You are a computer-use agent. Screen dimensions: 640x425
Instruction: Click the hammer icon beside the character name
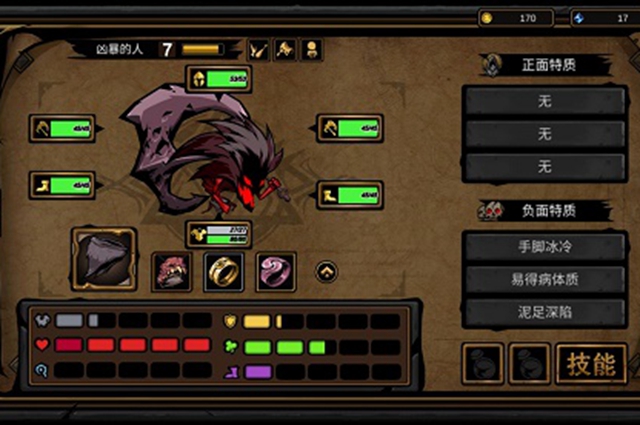click(285, 48)
